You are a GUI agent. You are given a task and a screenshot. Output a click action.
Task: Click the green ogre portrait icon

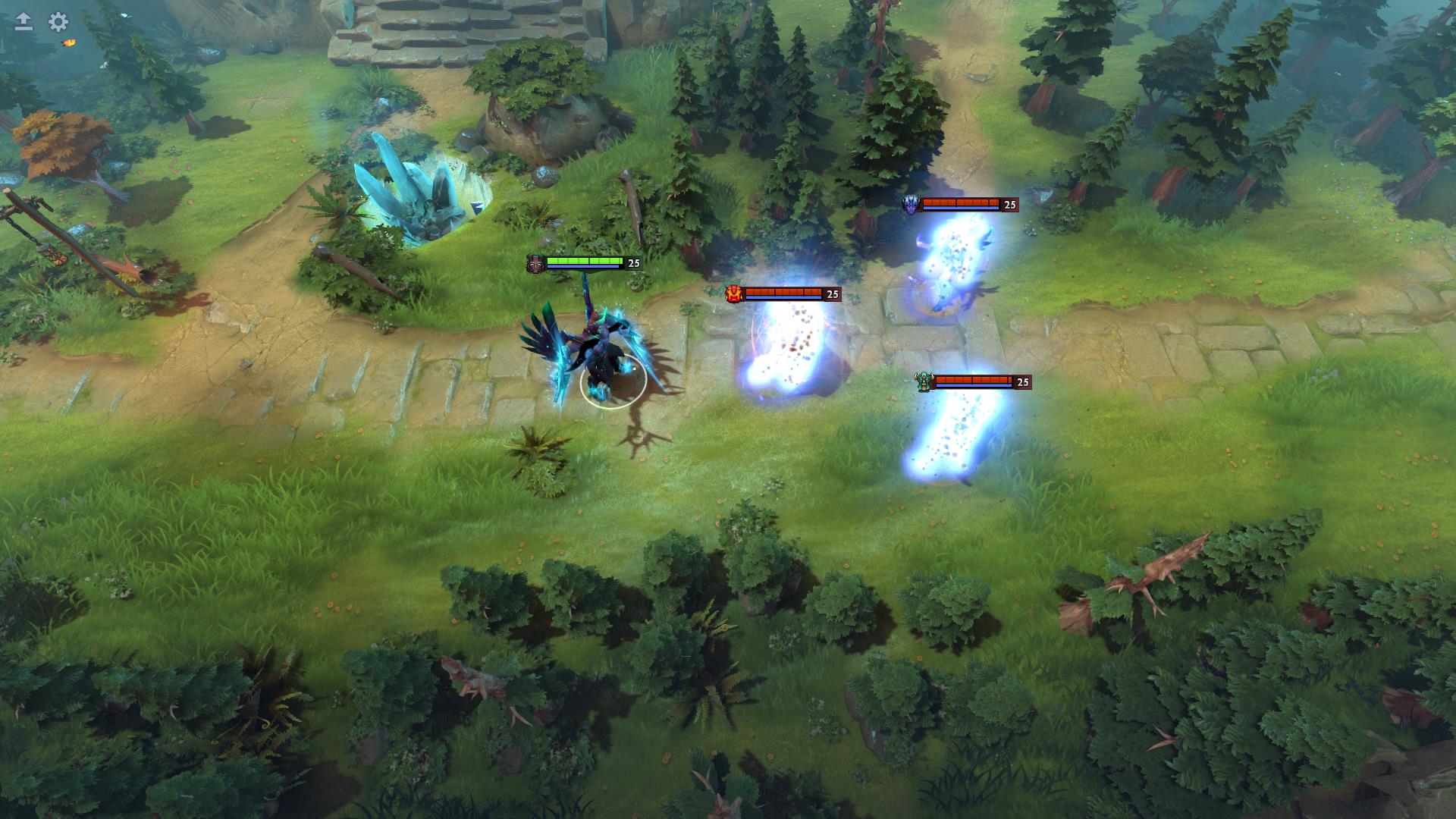click(924, 381)
